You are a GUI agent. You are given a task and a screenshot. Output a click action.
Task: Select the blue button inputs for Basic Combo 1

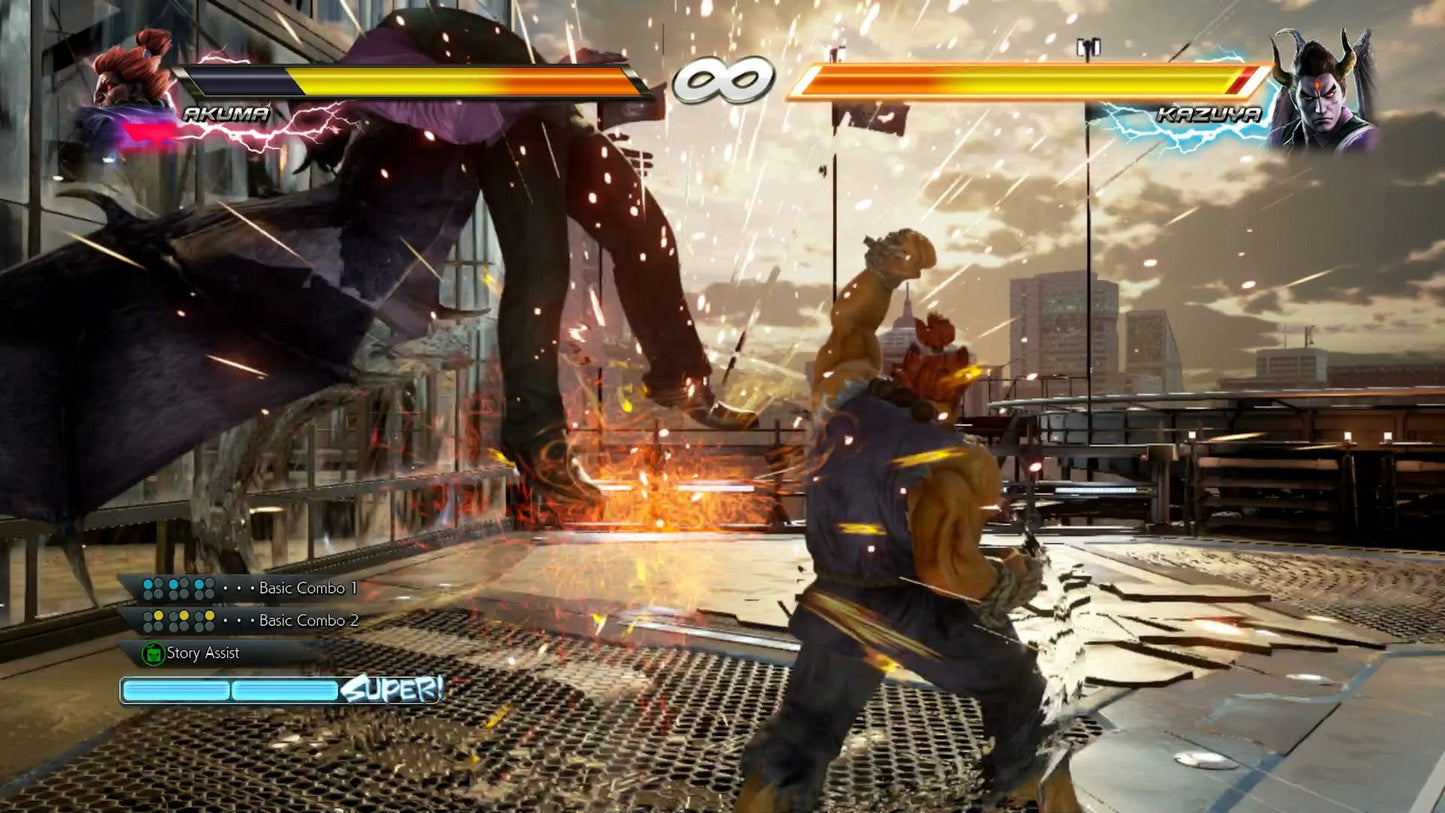click(180, 588)
